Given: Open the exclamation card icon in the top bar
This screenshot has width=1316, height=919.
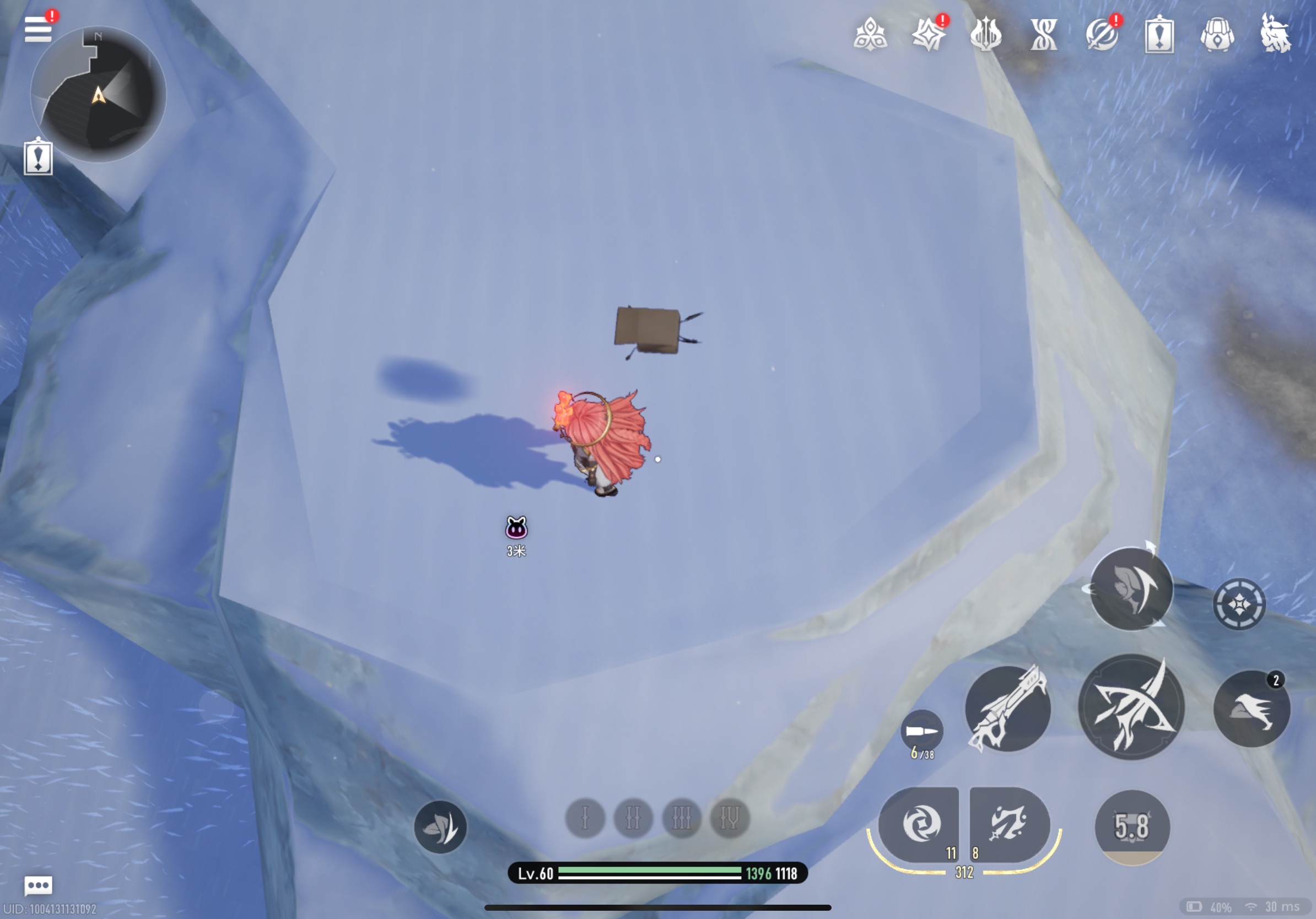Looking at the screenshot, I should click(1159, 35).
